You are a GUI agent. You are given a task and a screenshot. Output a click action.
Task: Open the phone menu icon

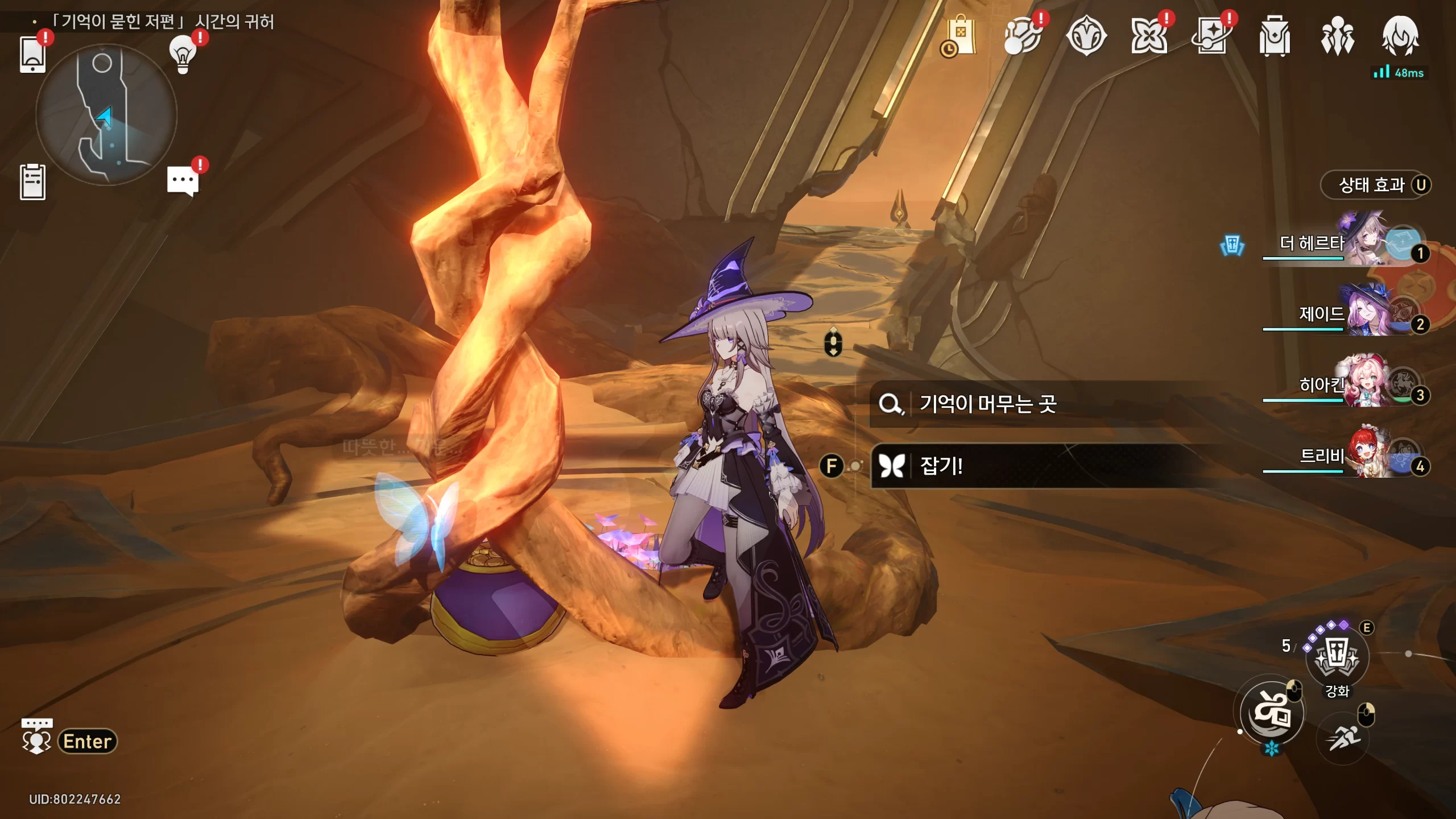[x=32, y=55]
